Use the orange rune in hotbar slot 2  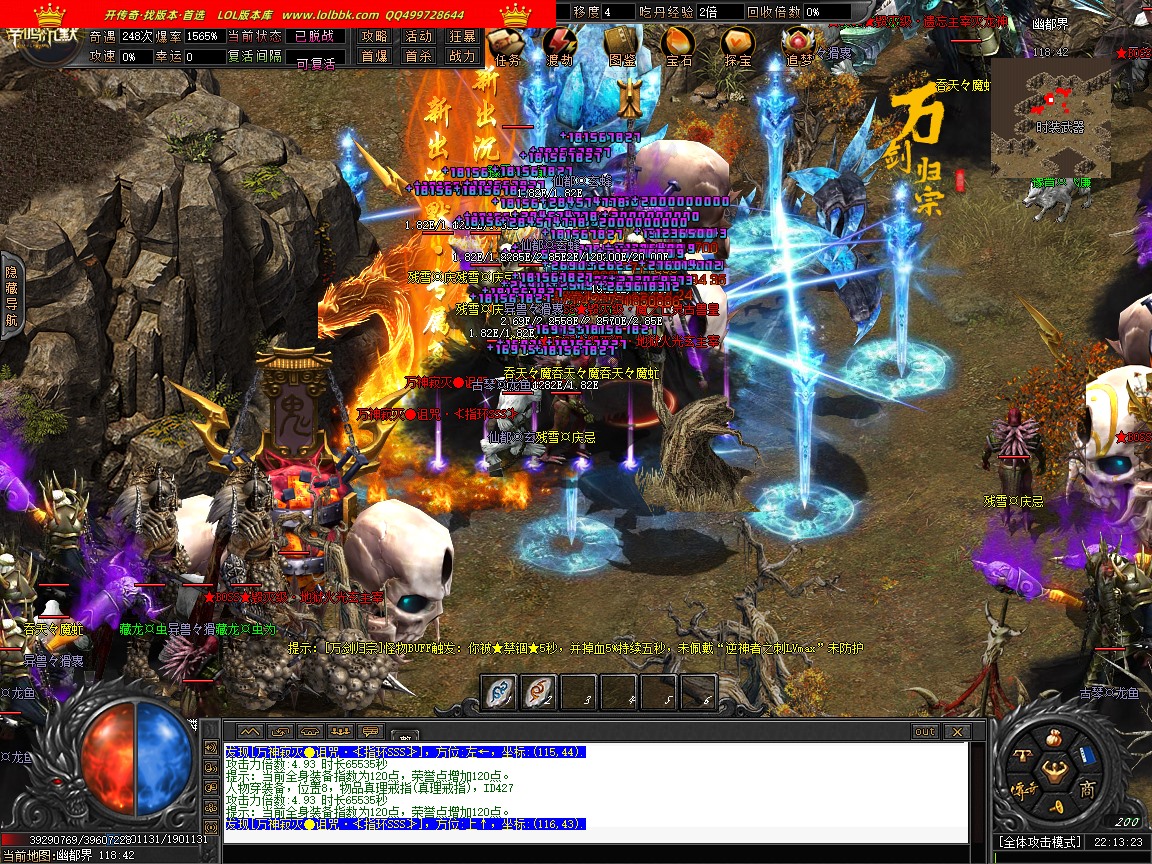(x=539, y=692)
